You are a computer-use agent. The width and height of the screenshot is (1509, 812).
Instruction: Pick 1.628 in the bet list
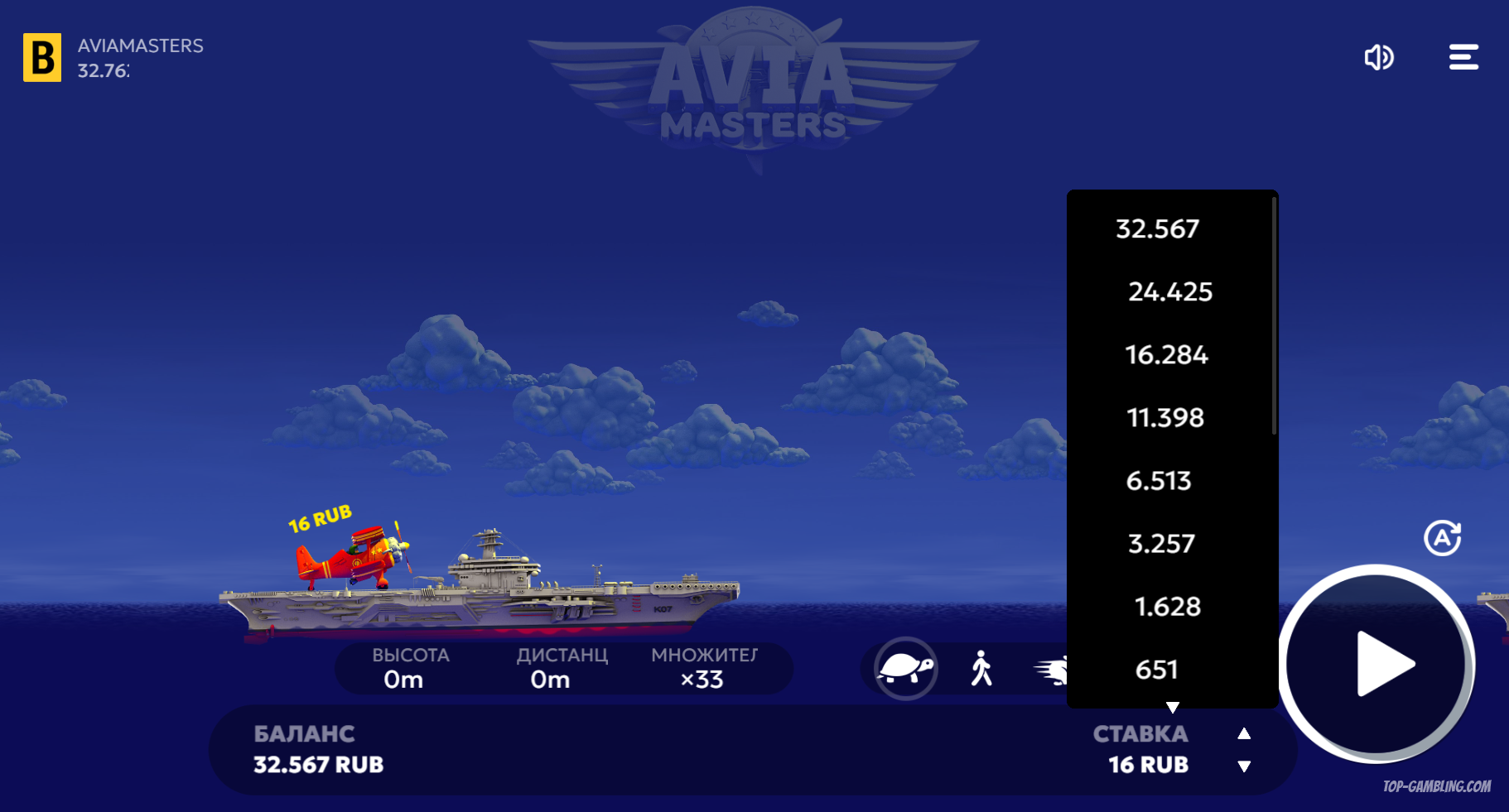point(1167,606)
